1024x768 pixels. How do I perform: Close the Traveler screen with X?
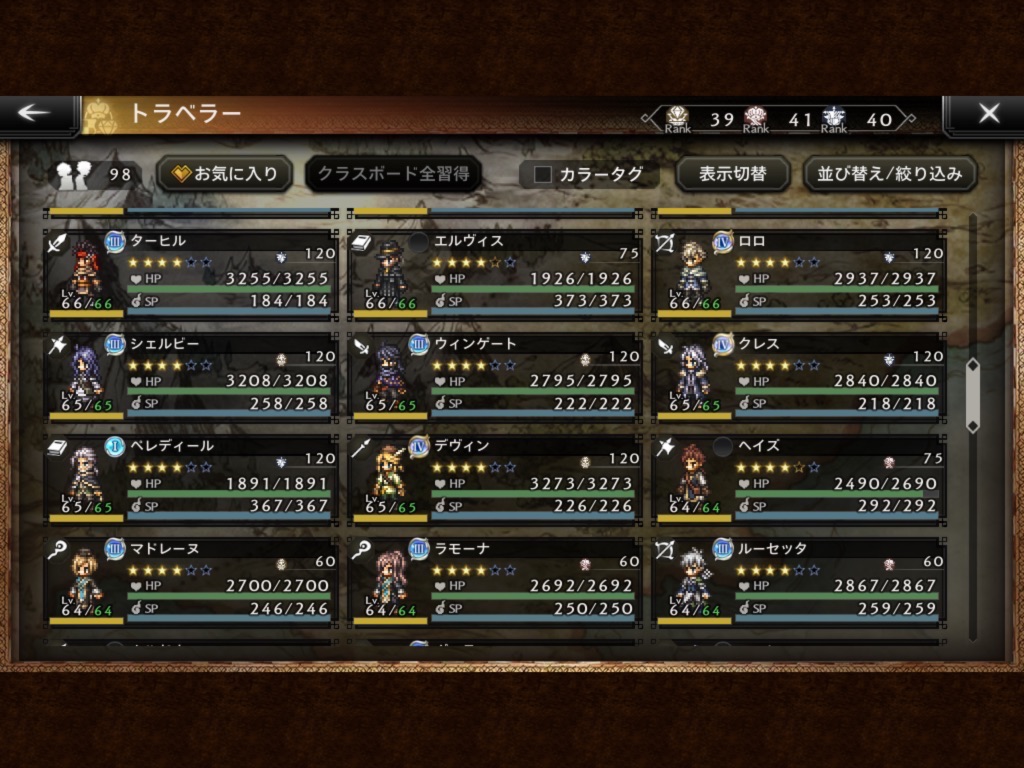(x=988, y=114)
